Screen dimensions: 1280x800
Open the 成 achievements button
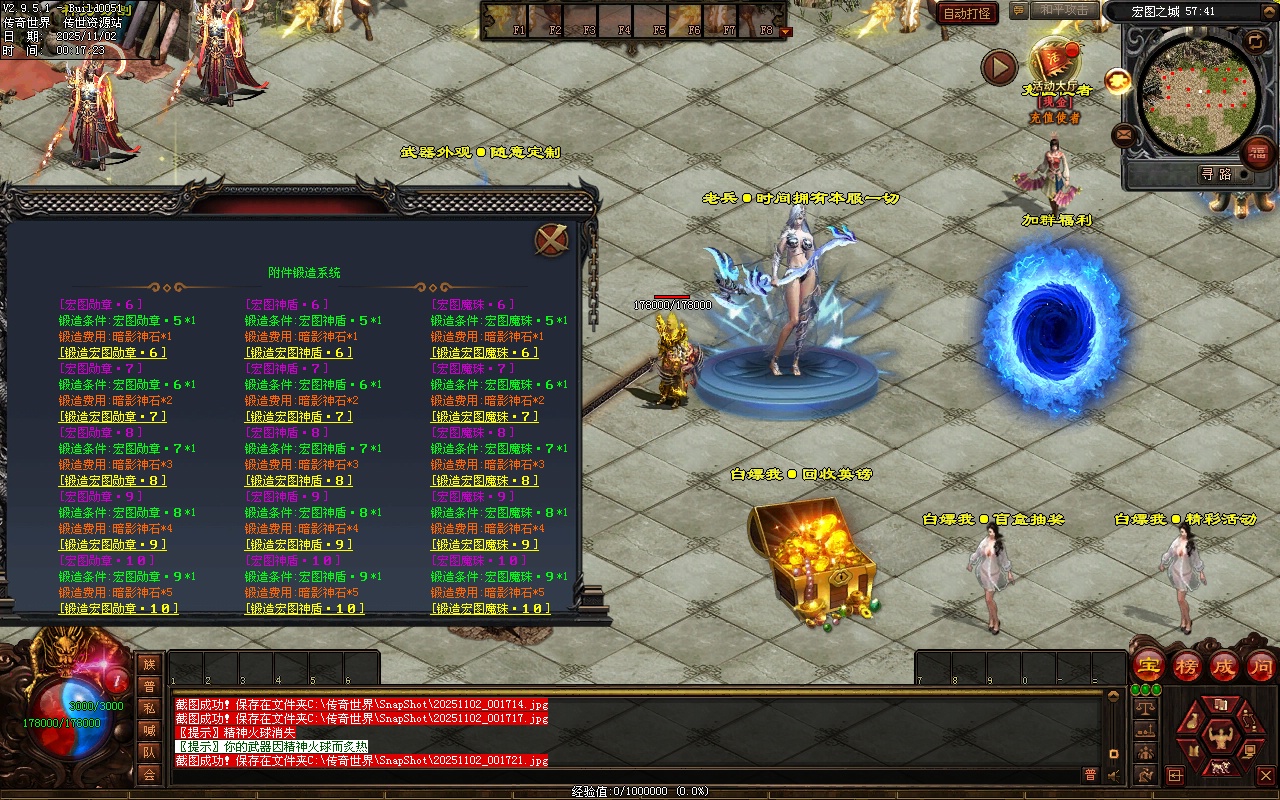point(1224,665)
